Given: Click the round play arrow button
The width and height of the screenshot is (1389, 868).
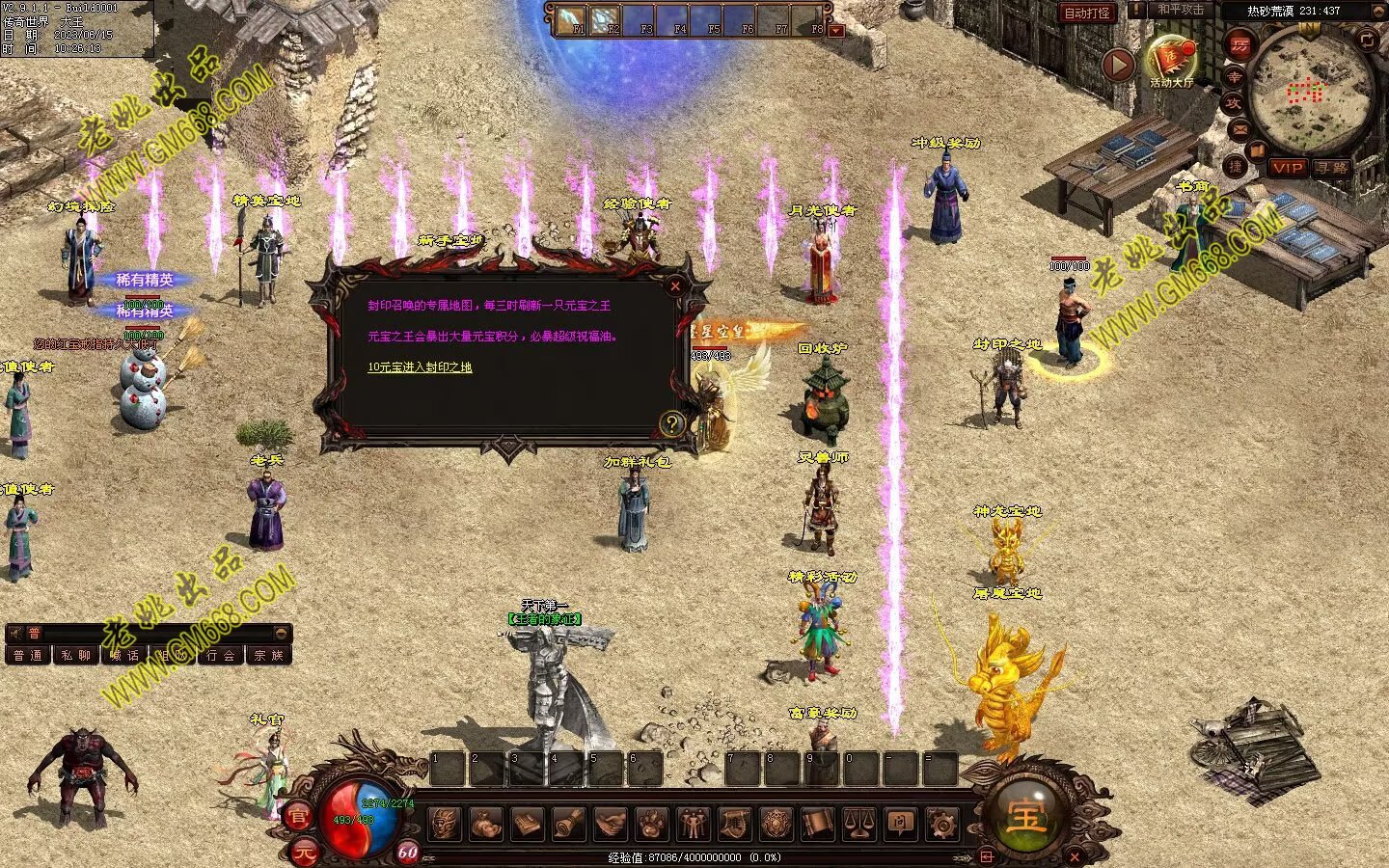Looking at the screenshot, I should tap(1119, 65).
